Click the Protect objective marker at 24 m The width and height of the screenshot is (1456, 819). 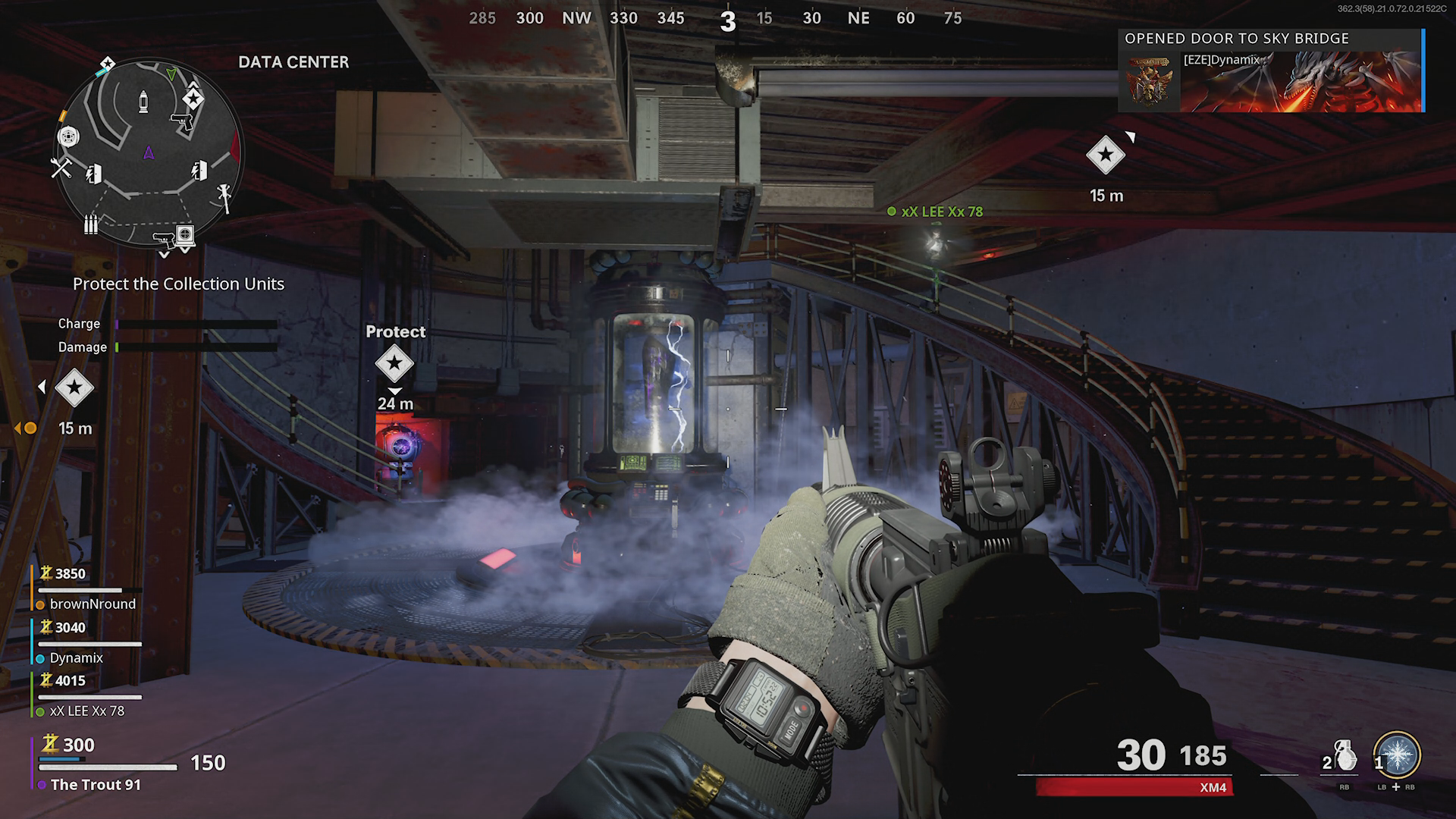coord(394,363)
